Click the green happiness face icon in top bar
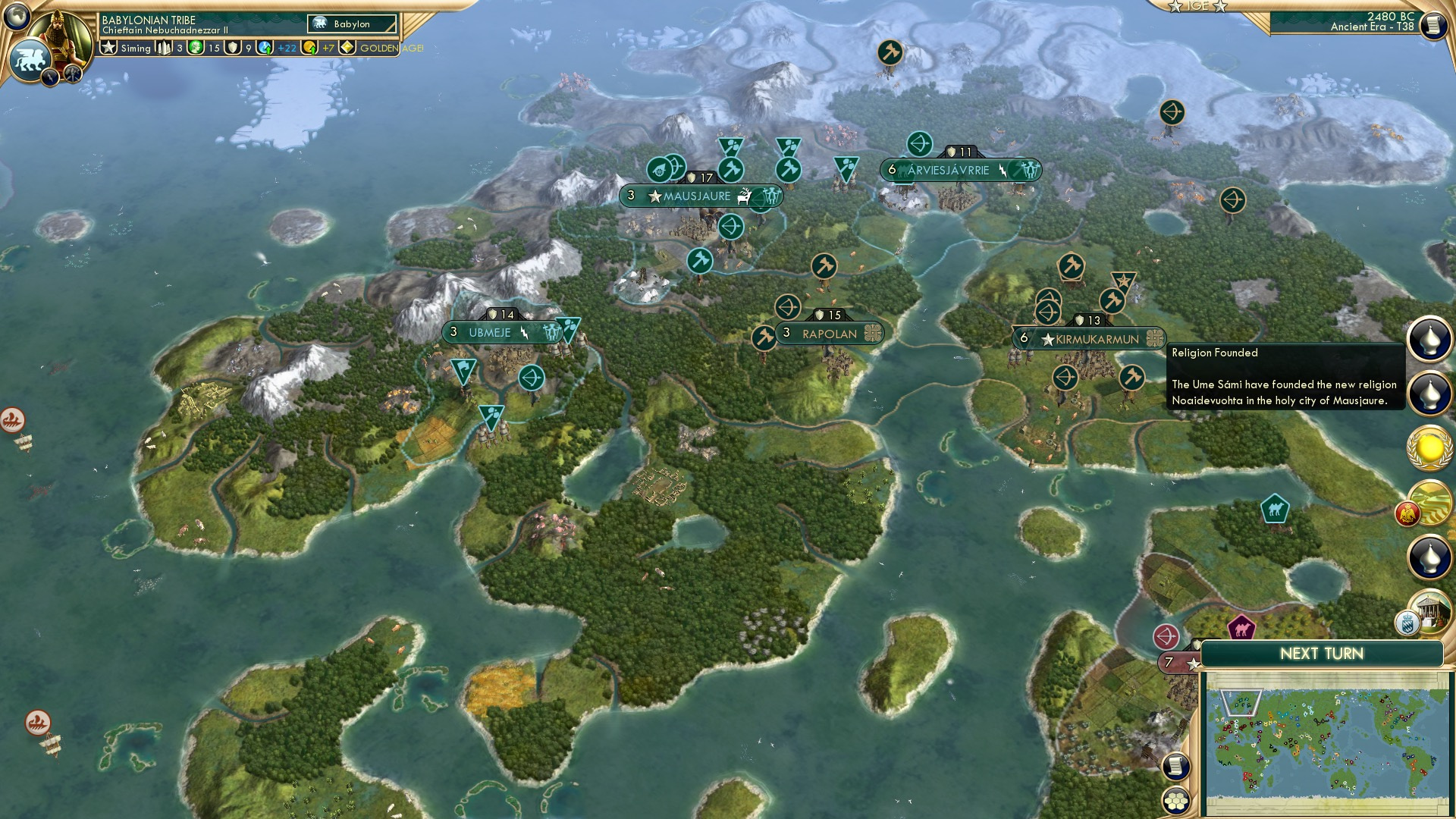The width and height of the screenshot is (1456, 819). point(195,48)
